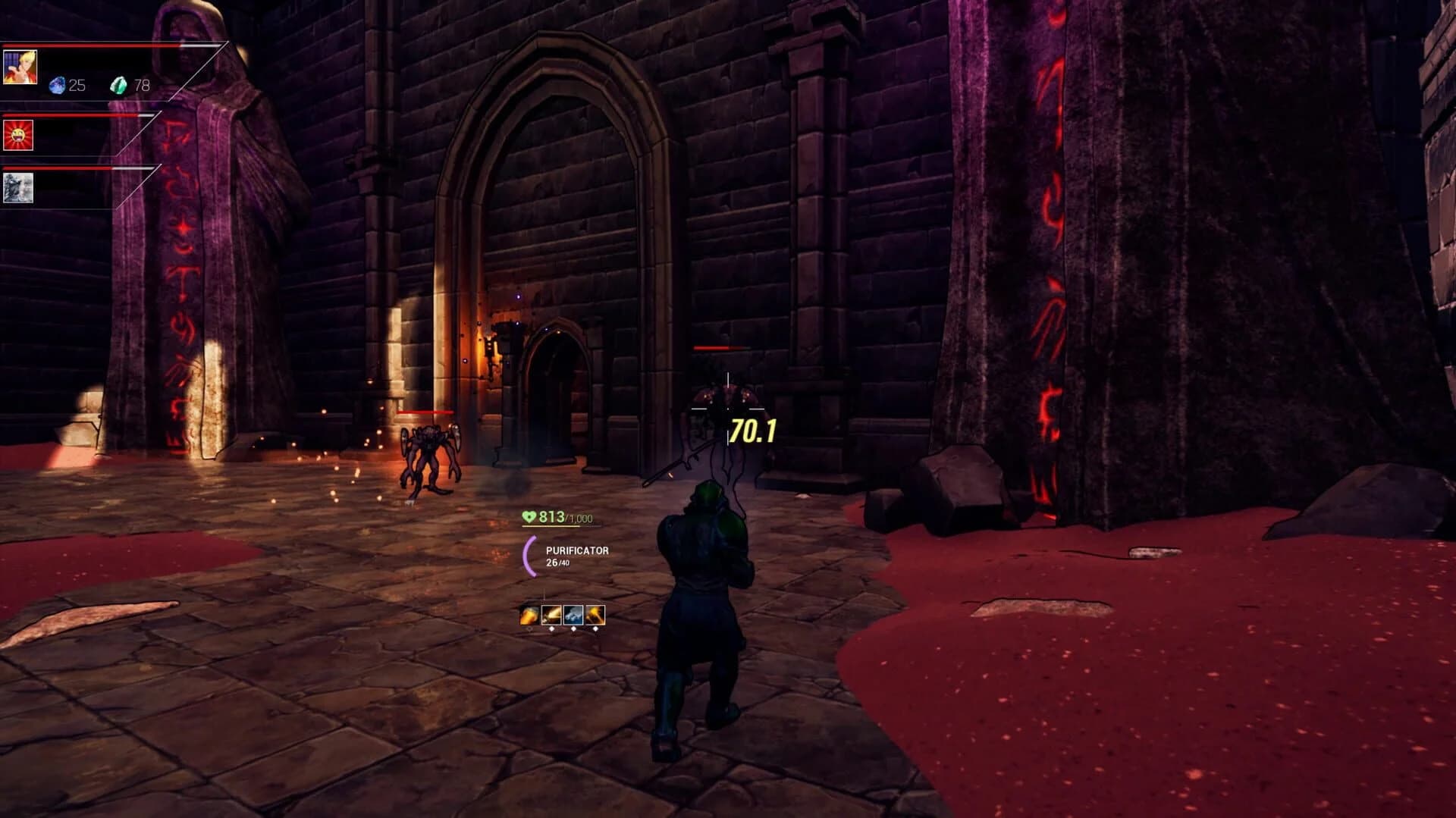The width and height of the screenshot is (1456, 818).
Task: Switch to the blonde character's portrait
Action: [x=20, y=68]
